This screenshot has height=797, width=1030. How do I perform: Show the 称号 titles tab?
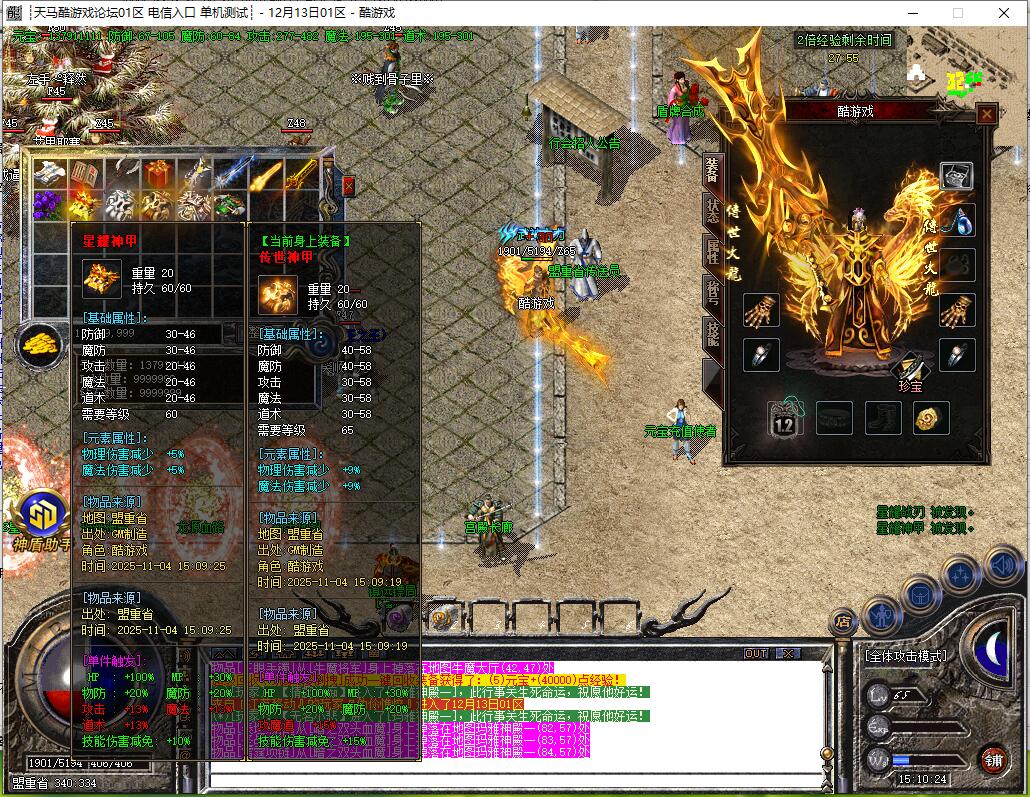click(712, 292)
